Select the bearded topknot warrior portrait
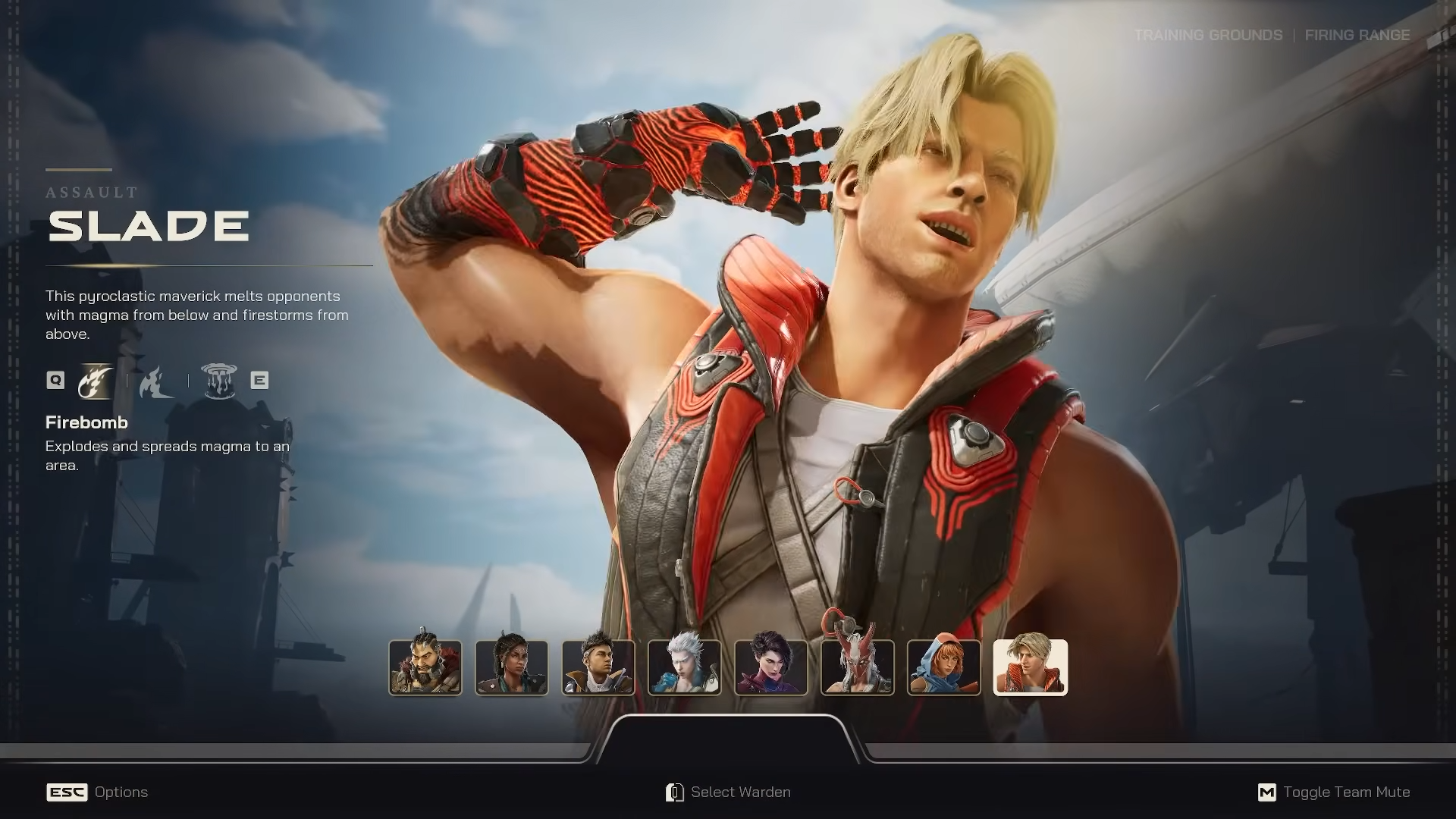The image size is (1456, 819). 425,667
